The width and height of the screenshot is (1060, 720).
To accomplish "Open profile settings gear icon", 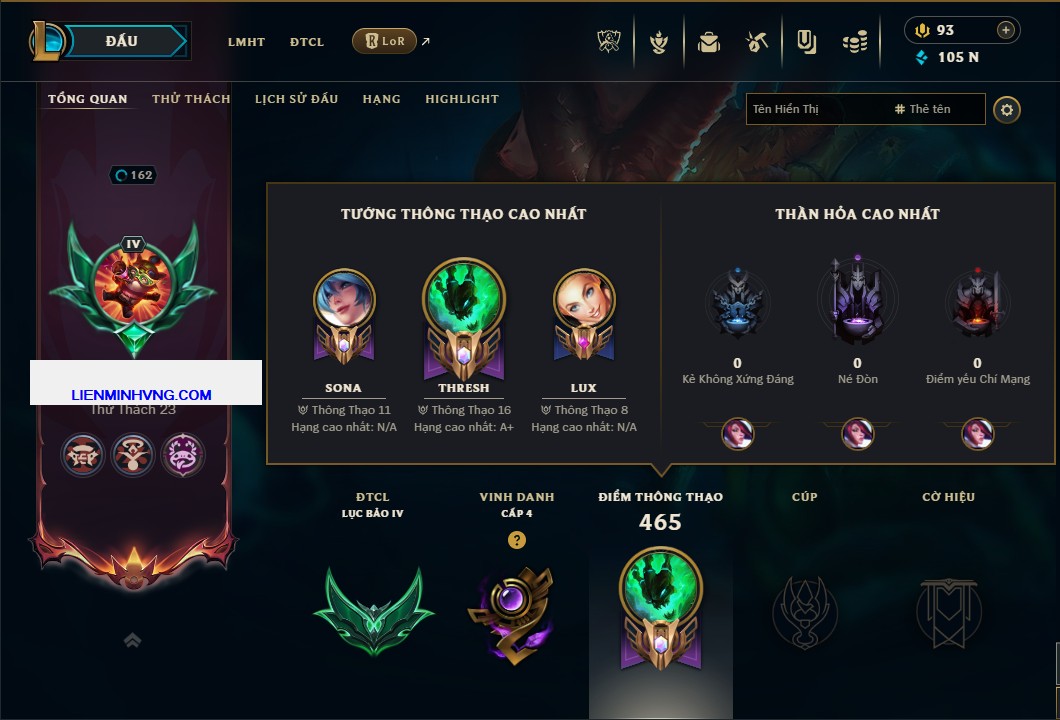I will (x=1007, y=109).
